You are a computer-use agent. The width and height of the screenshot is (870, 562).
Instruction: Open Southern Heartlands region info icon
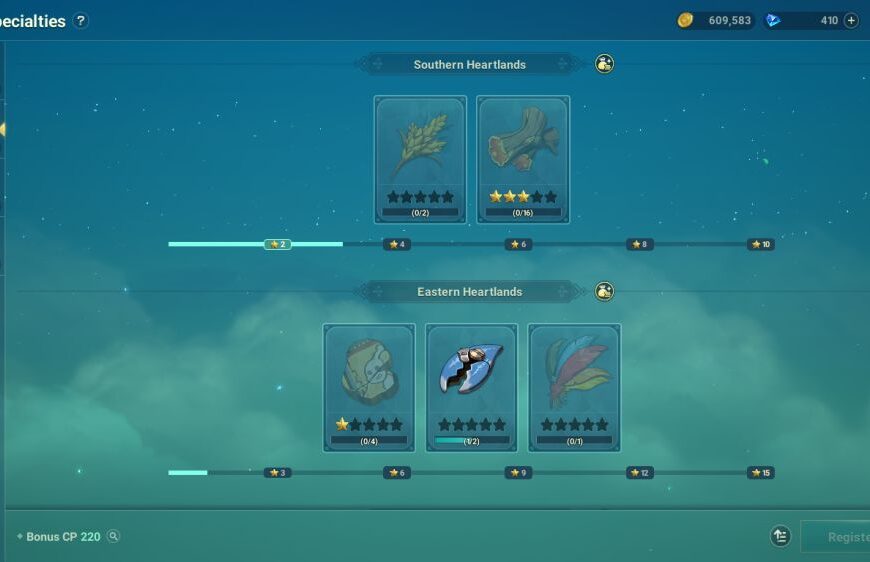click(x=604, y=64)
